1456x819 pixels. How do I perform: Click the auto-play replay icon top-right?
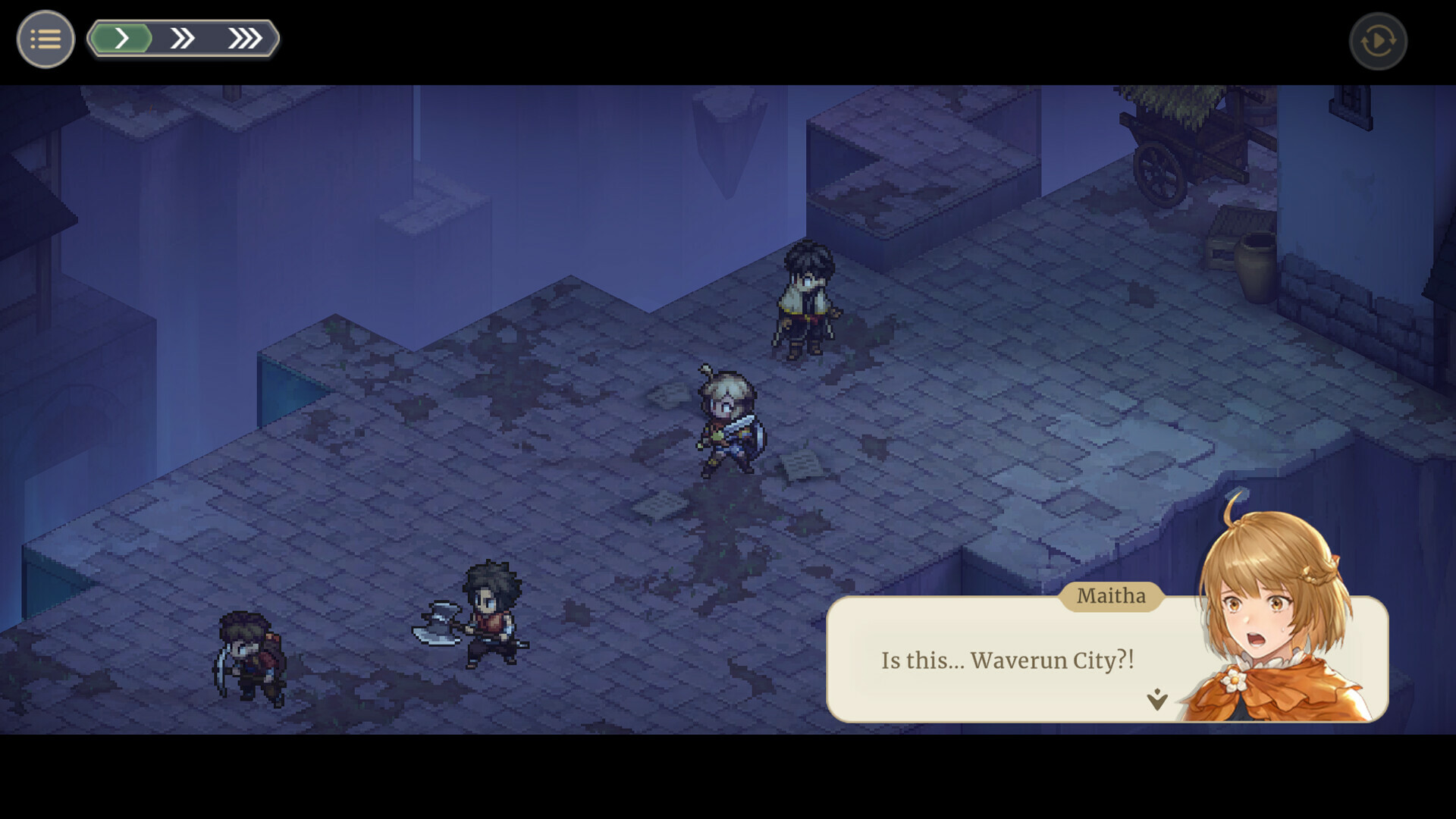click(x=1379, y=41)
